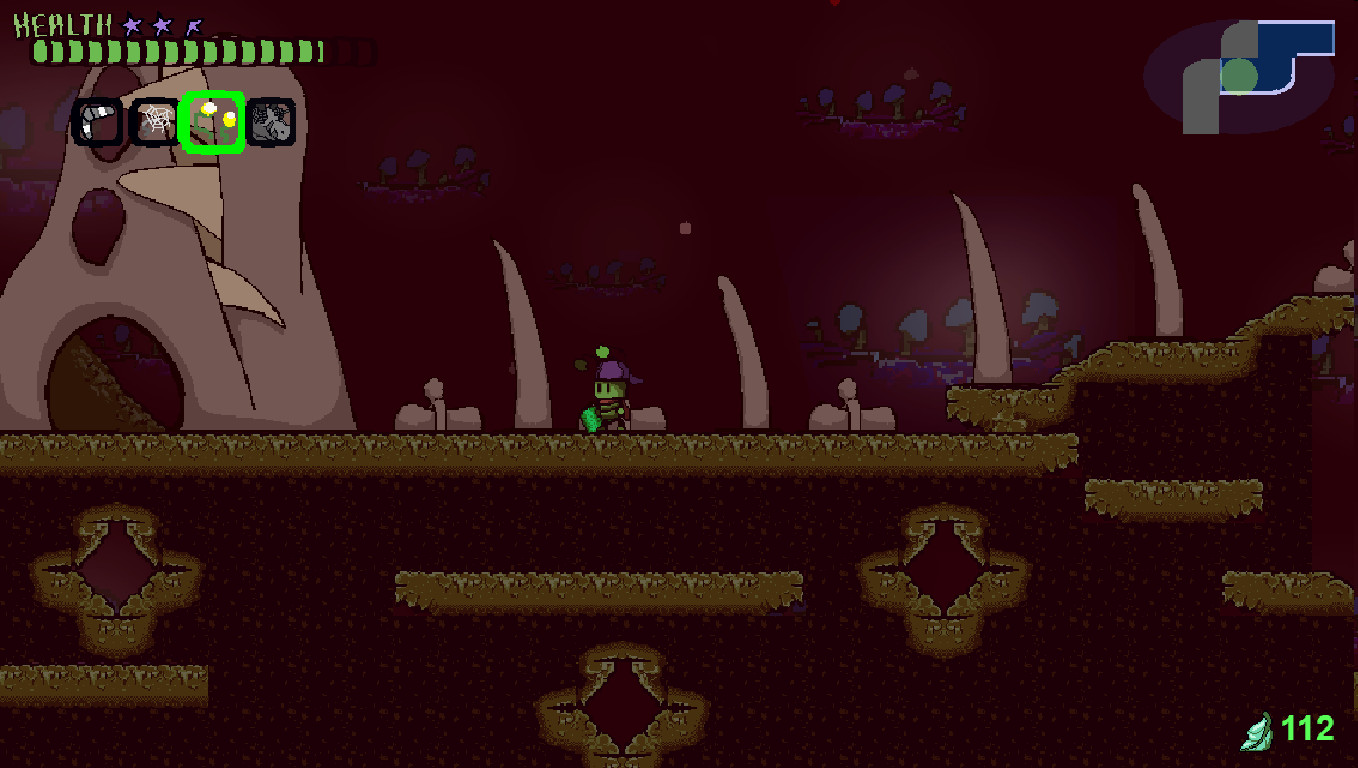Image resolution: width=1358 pixels, height=768 pixels.
Task: Click the purple arrow next to the stars
Action: pyautogui.click(x=193, y=27)
